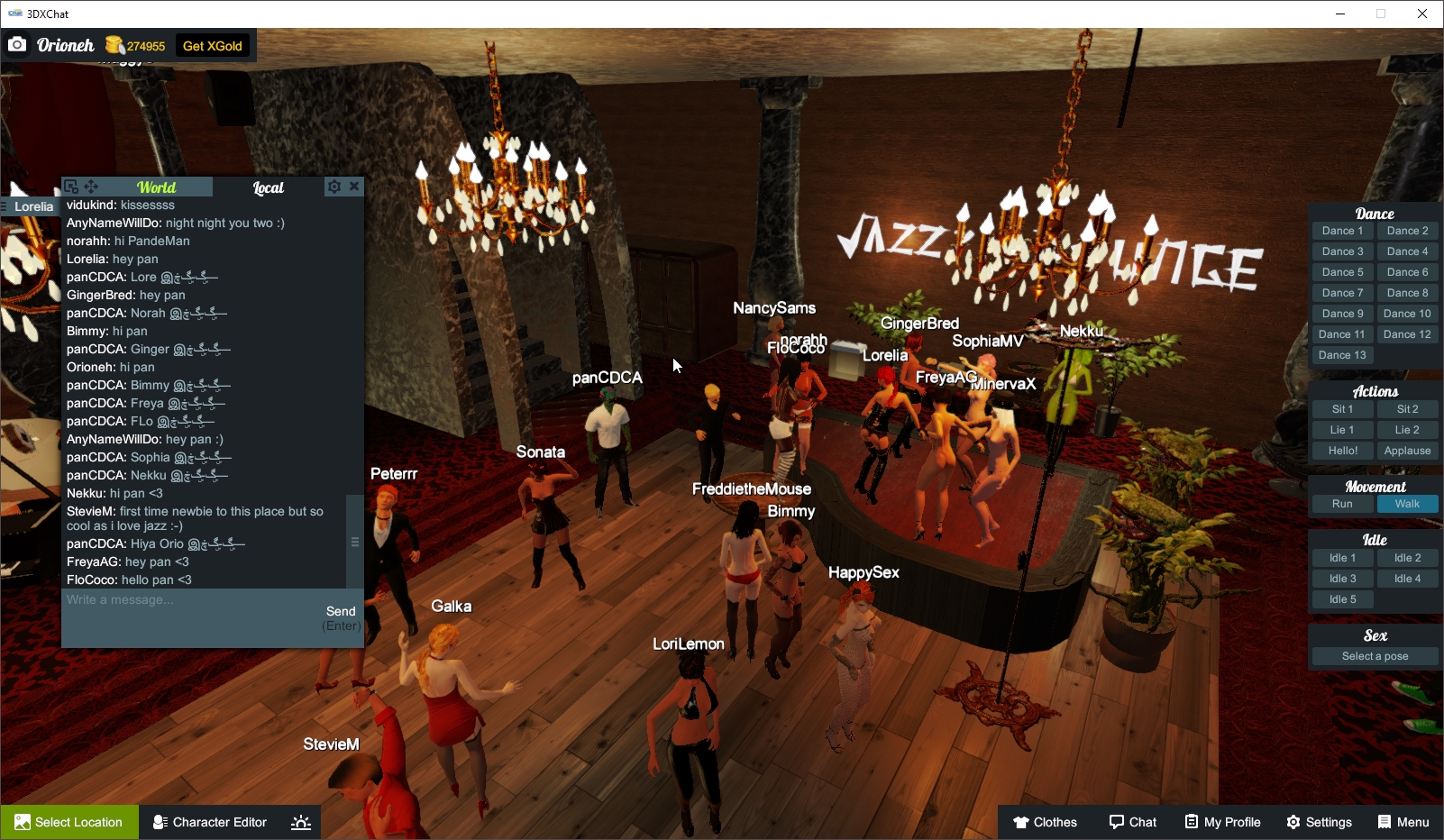Click the XGold coins icon in top bar
Viewport: 1444px width, 840px height.
(114, 44)
